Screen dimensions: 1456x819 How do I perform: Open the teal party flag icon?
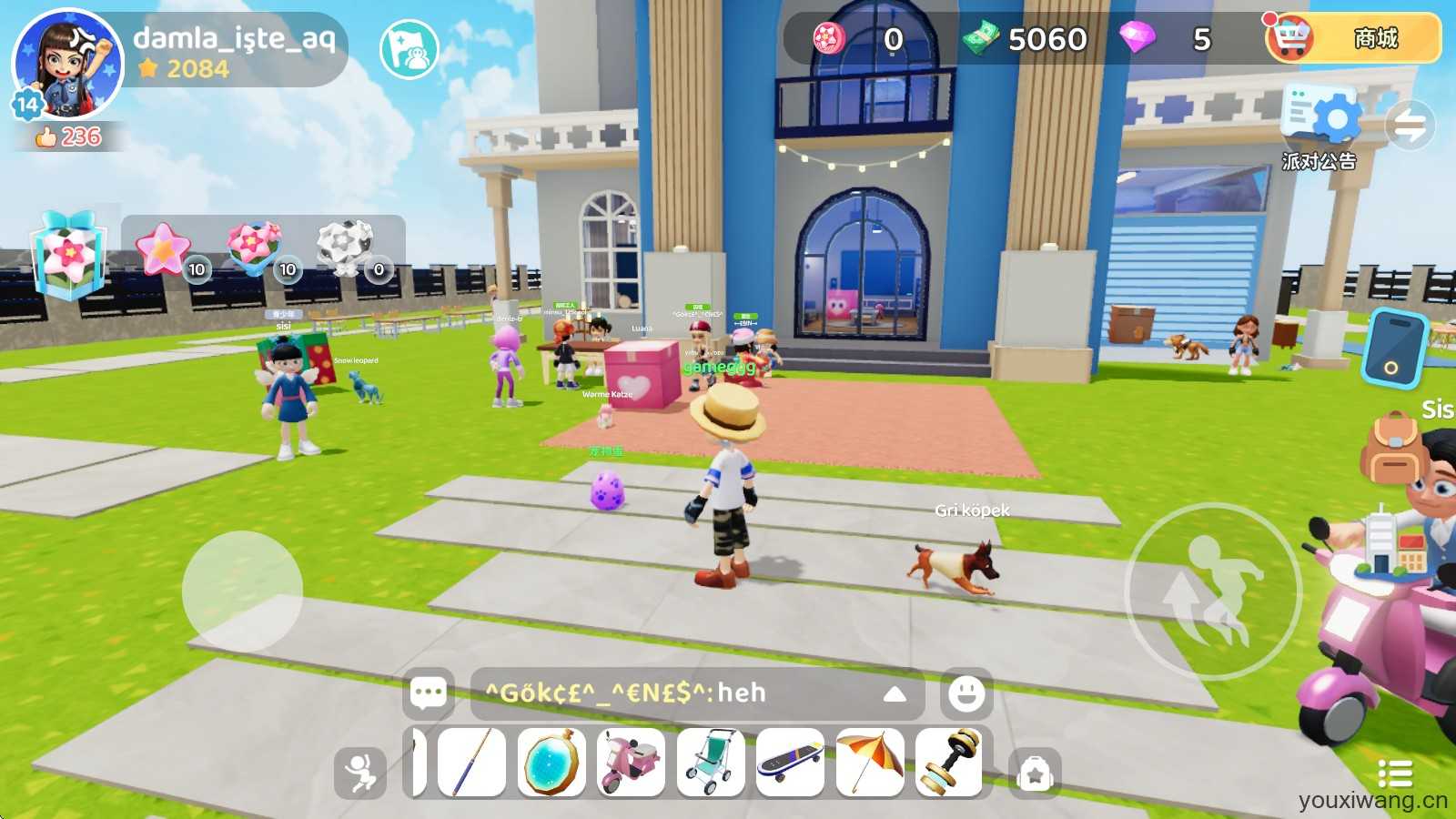[x=409, y=49]
